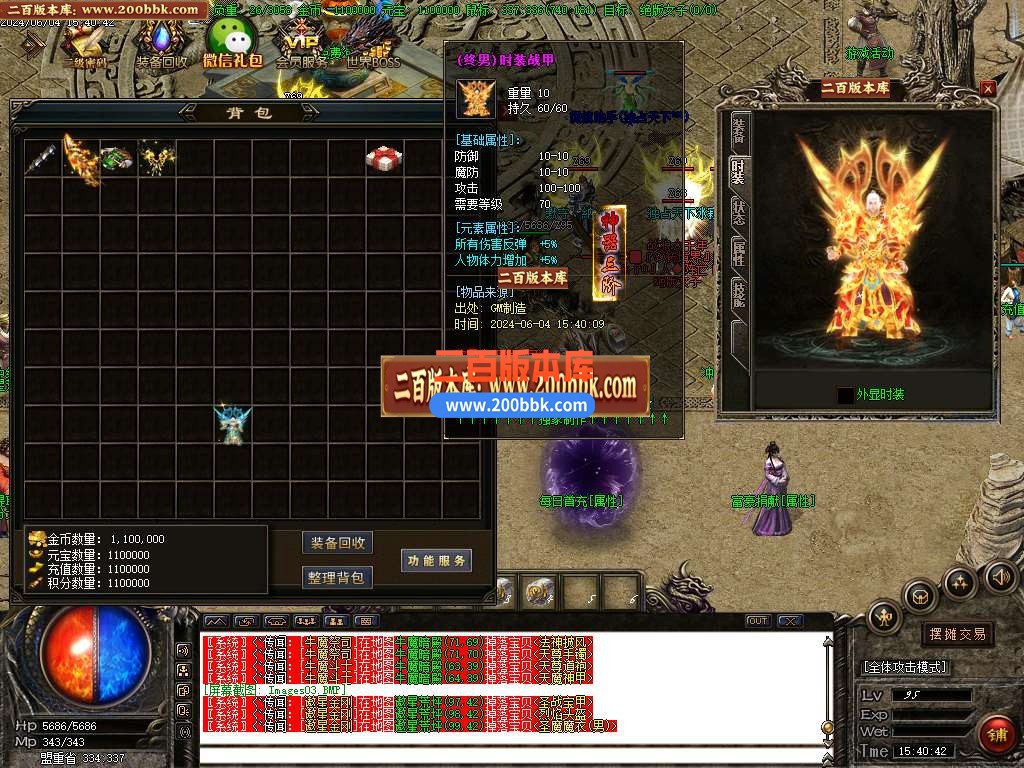Screen dimensions: 1024x768
Task: Switch to the 装备 equipment tab
Action: [738, 130]
